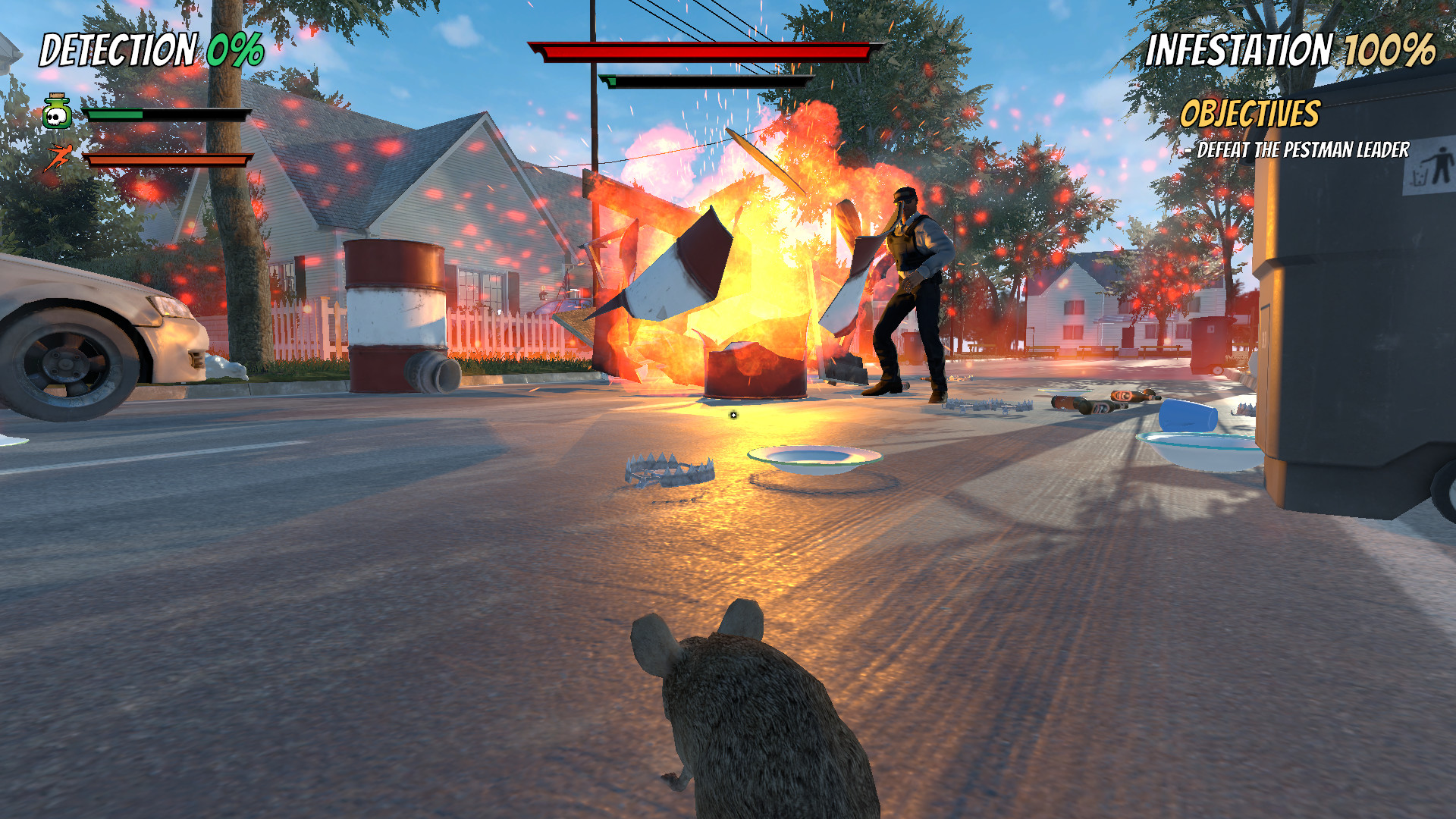Click the green health bar
Screen dimensions: 1456x819
[x=114, y=113]
